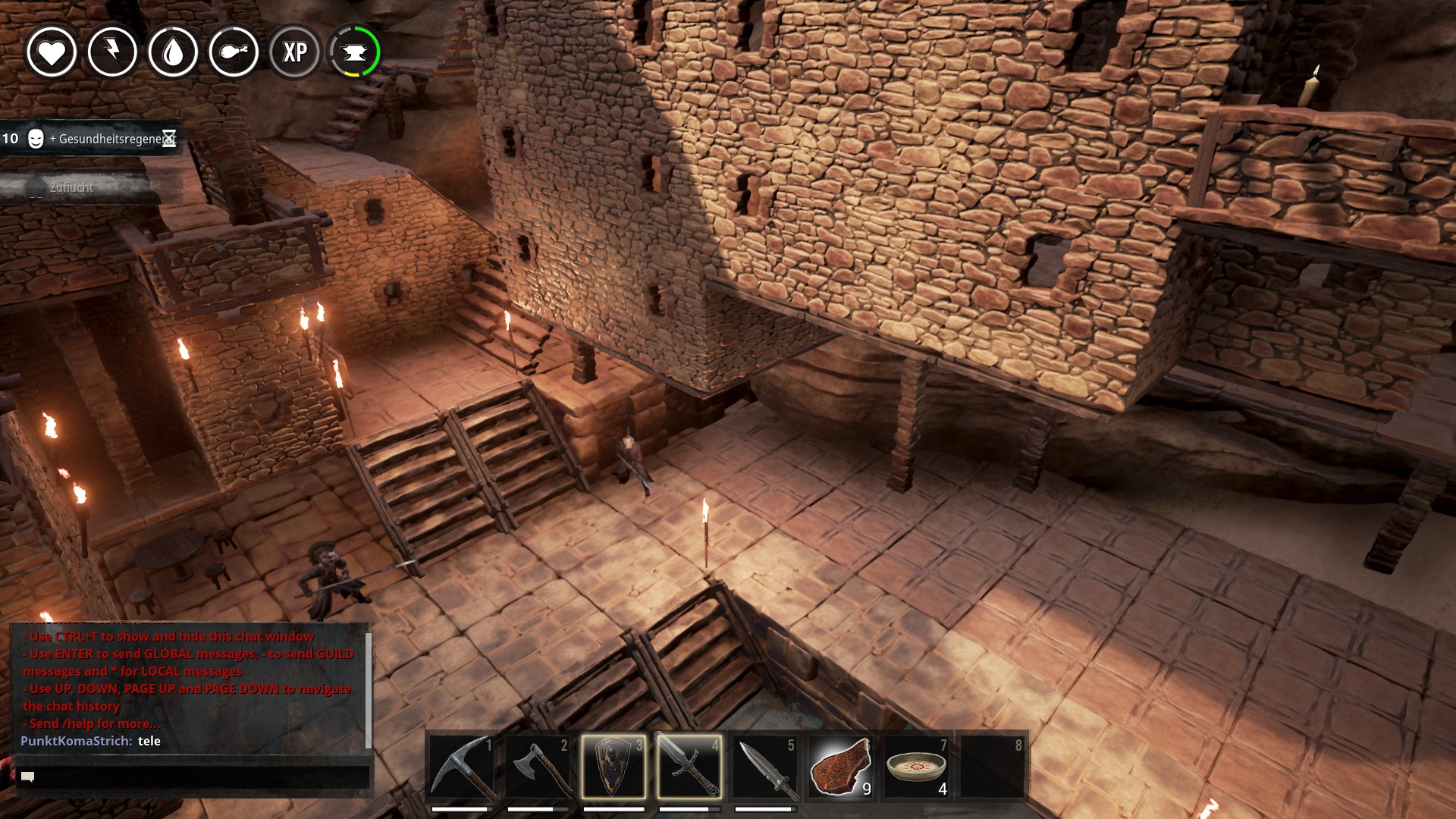
Task: Focus the chat message input field
Action: [x=197, y=777]
